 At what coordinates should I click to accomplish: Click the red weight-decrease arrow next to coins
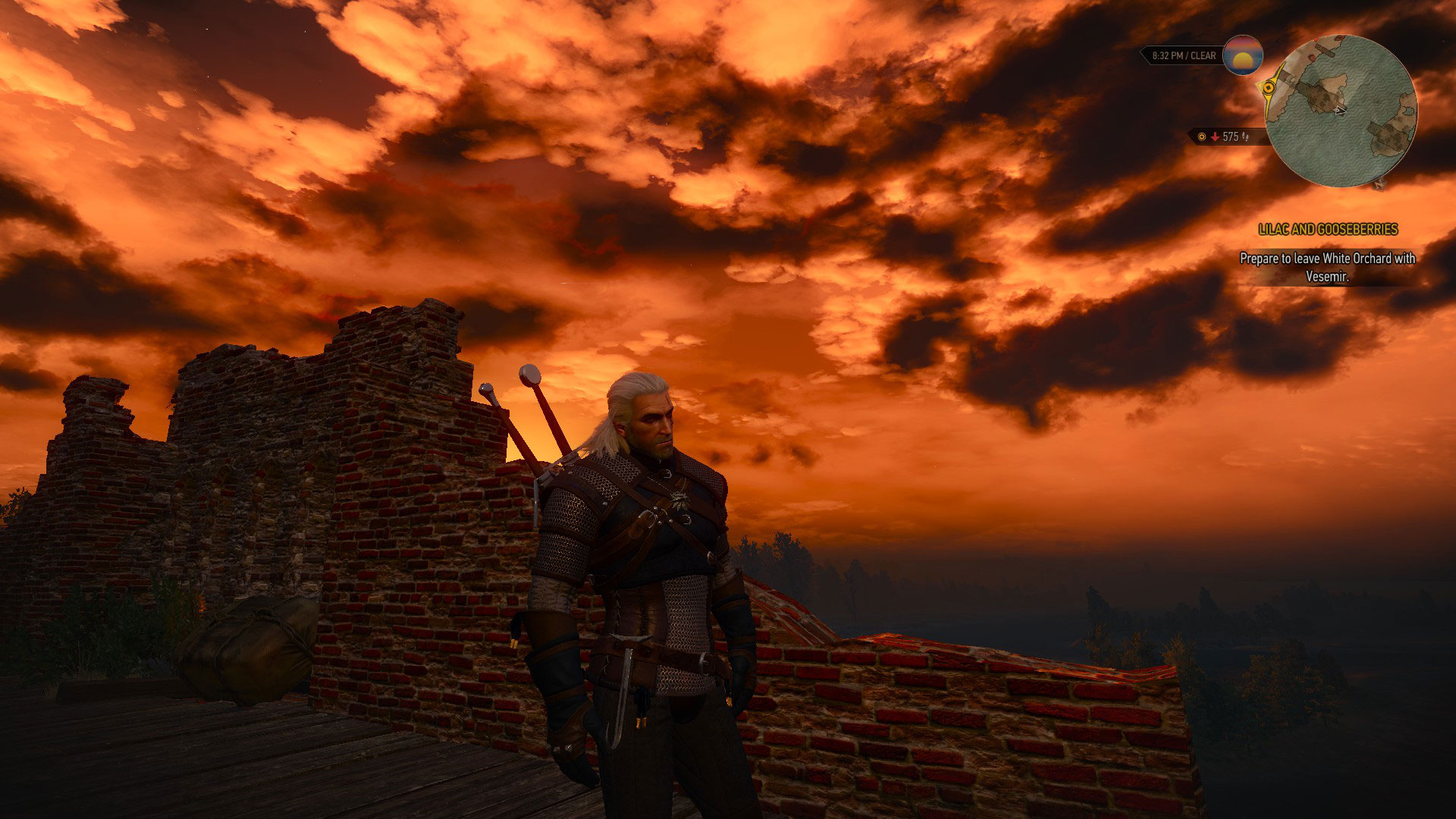click(x=1215, y=136)
